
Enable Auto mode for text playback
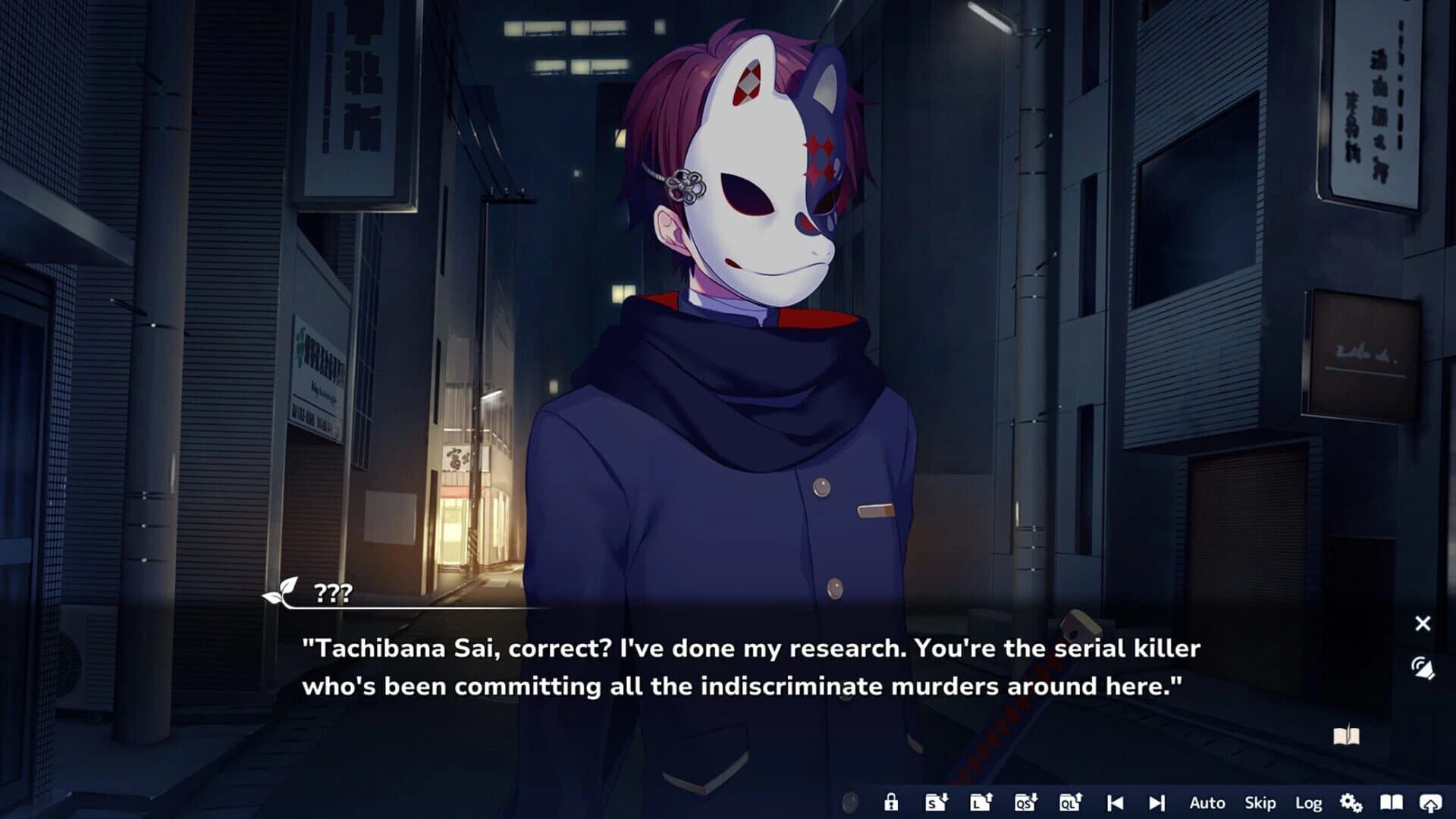tap(1206, 802)
